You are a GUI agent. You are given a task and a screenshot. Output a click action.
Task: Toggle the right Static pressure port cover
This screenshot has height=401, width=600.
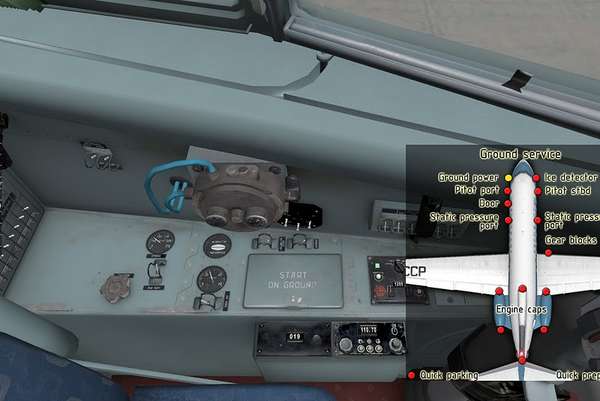pos(537,219)
